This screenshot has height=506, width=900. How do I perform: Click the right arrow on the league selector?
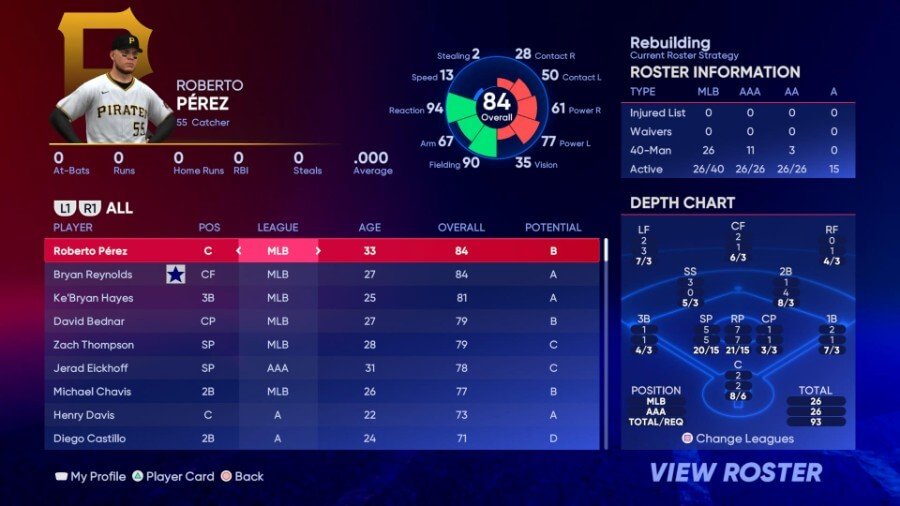pos(318,251)
